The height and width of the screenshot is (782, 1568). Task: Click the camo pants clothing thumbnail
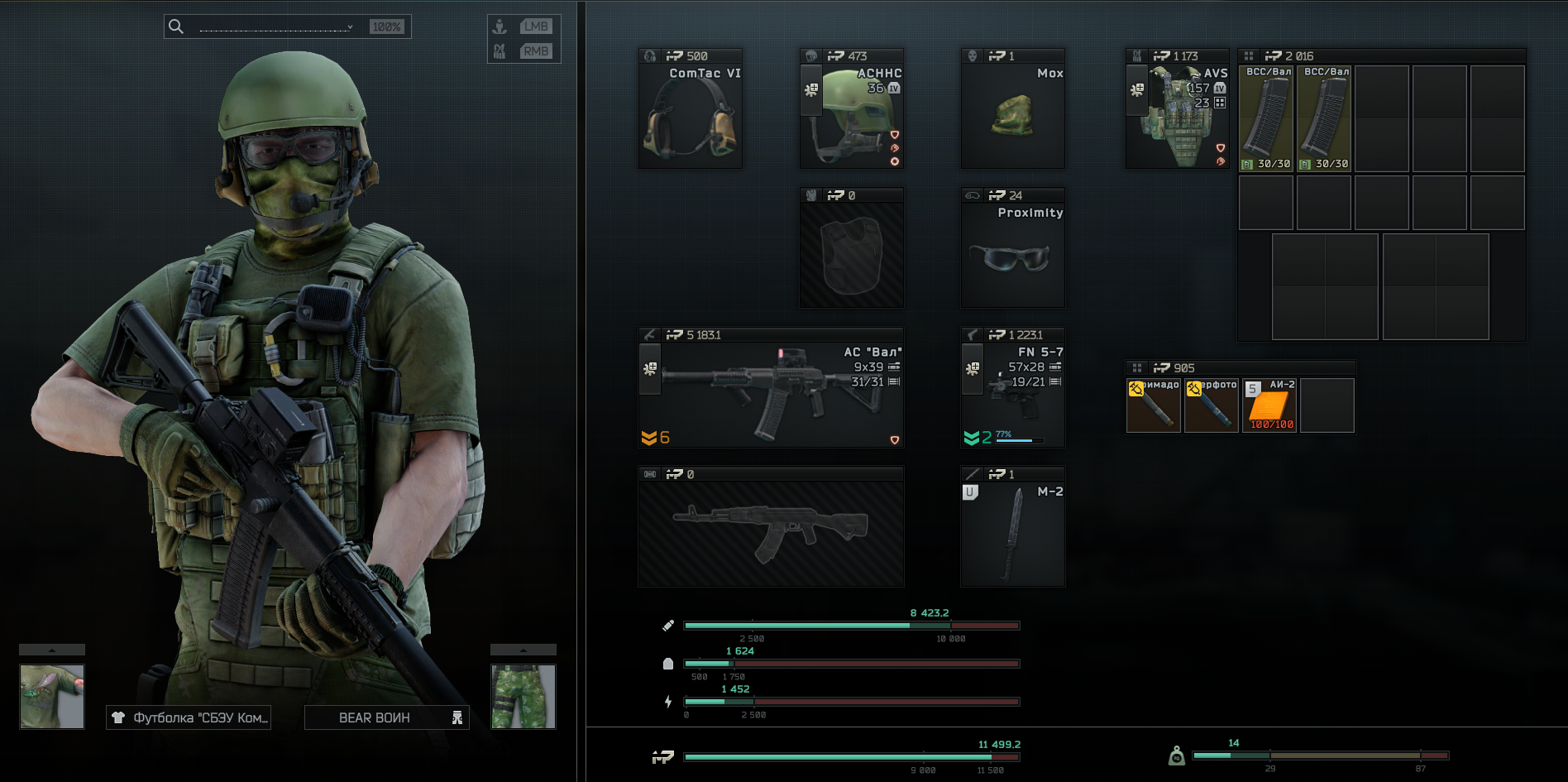[x=523, y=697]
